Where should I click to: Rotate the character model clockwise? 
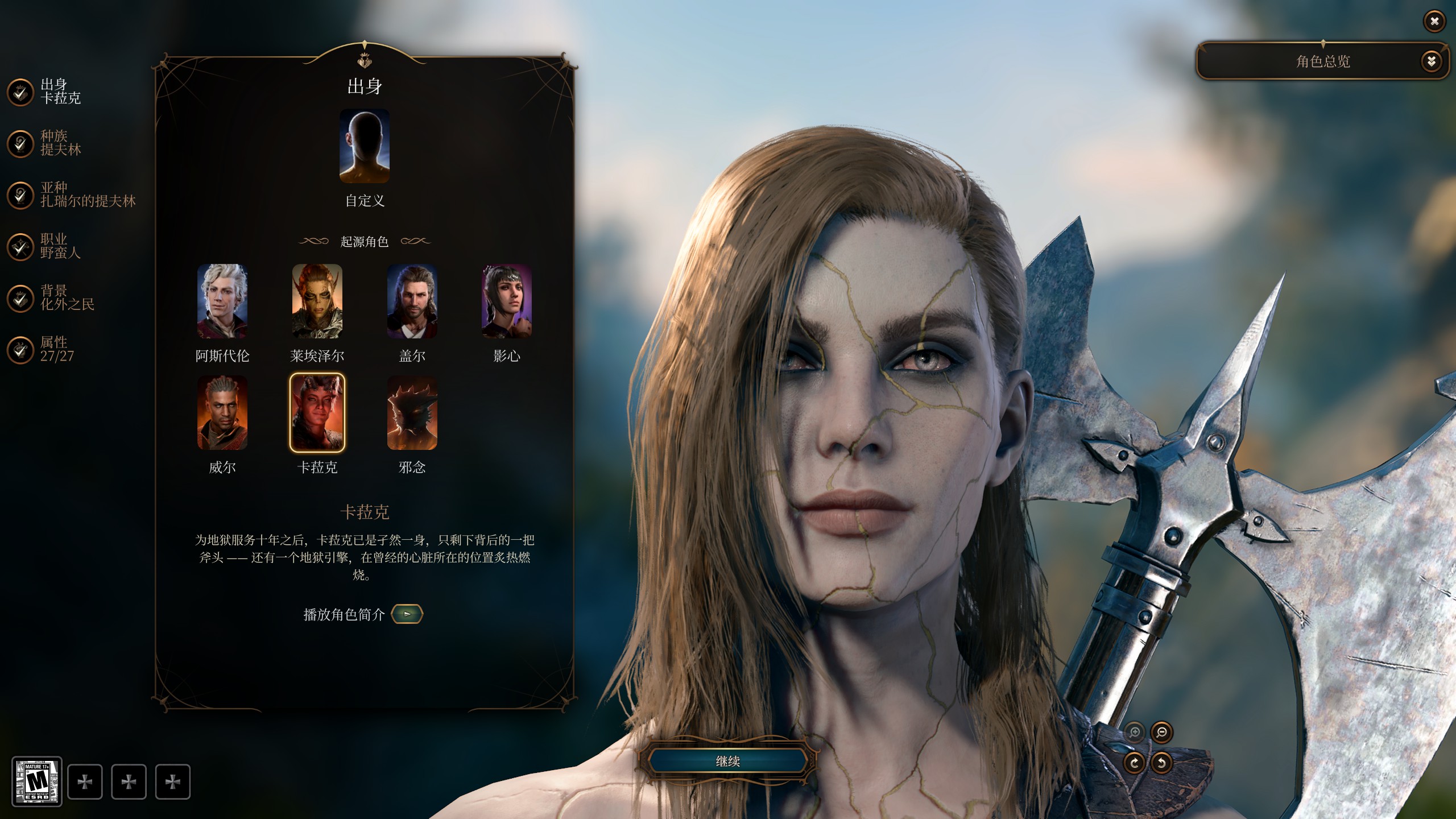[1134, 763]
